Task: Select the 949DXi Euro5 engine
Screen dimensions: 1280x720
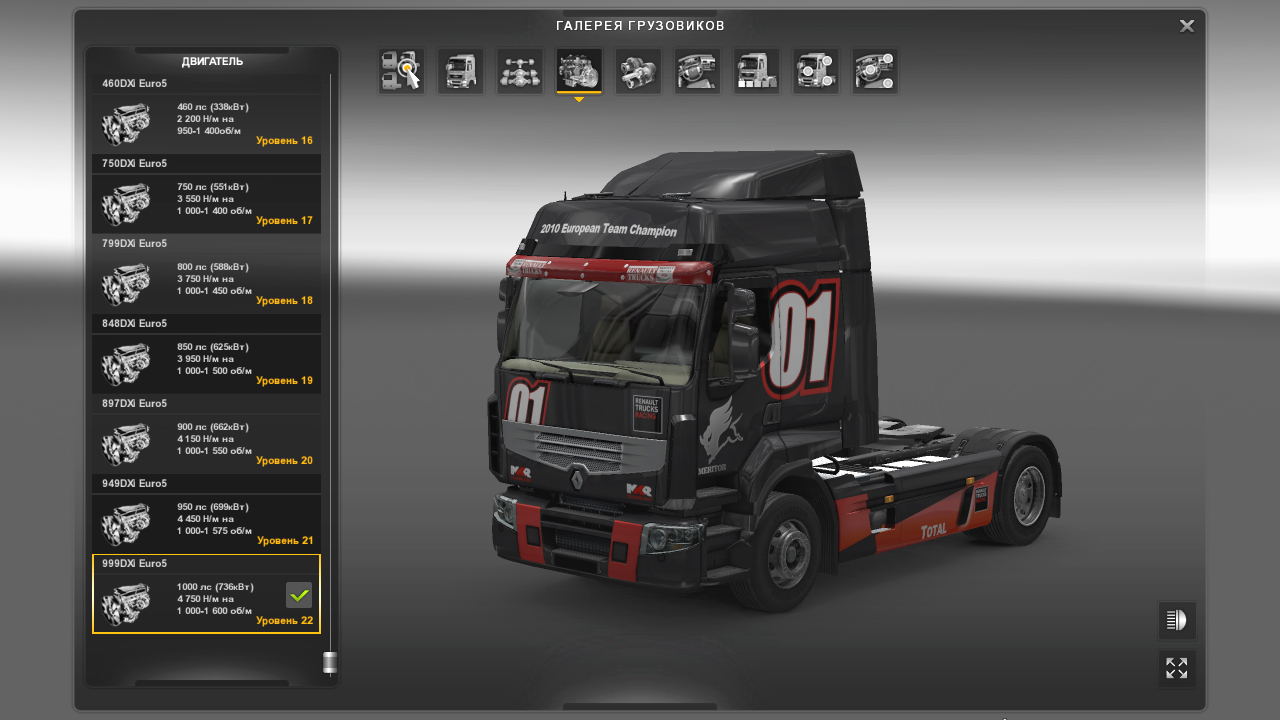Action: pos(206,523)
